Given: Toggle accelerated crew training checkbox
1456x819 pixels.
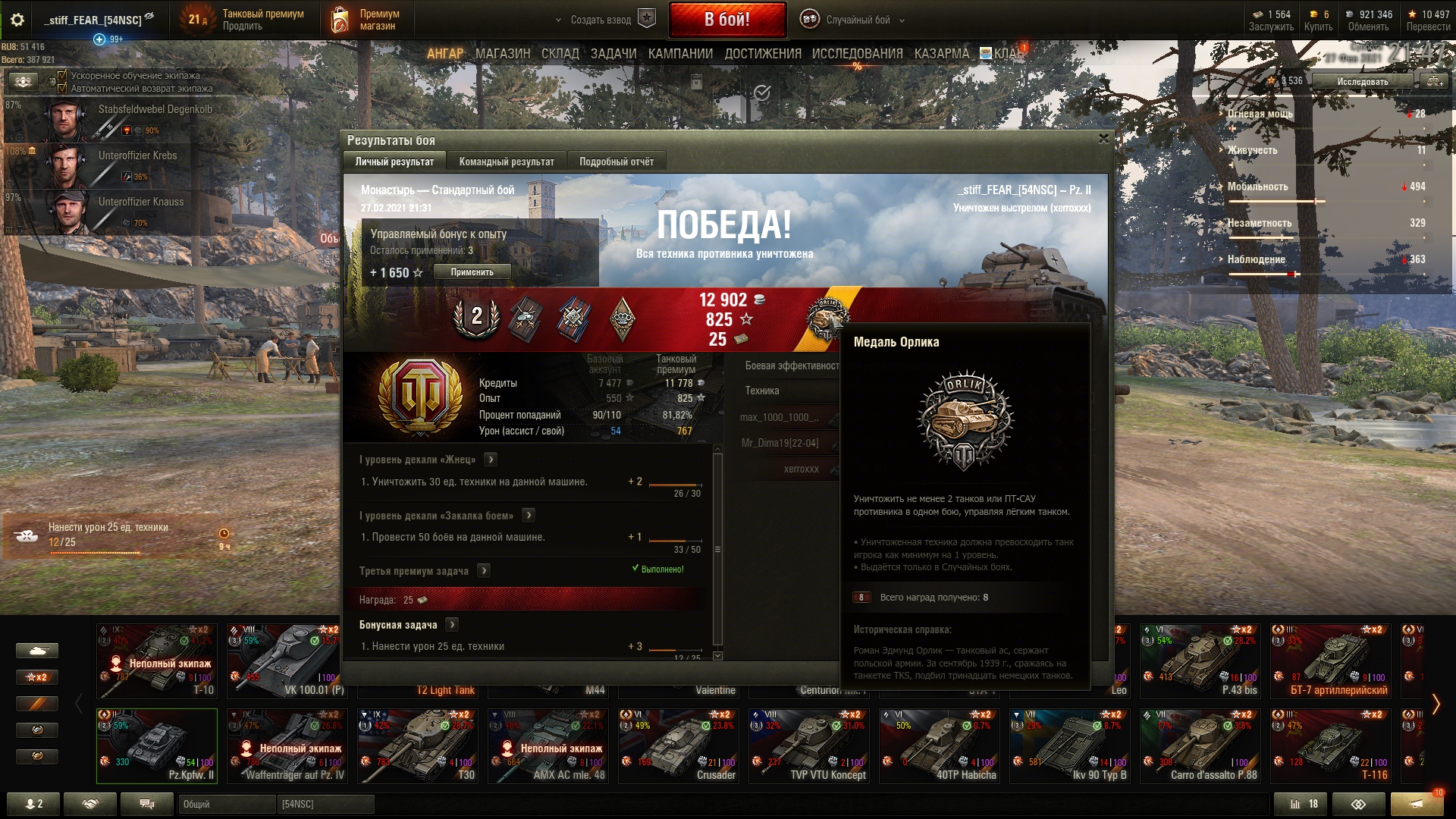Looking at the screenshot, I should click(62, 75).
